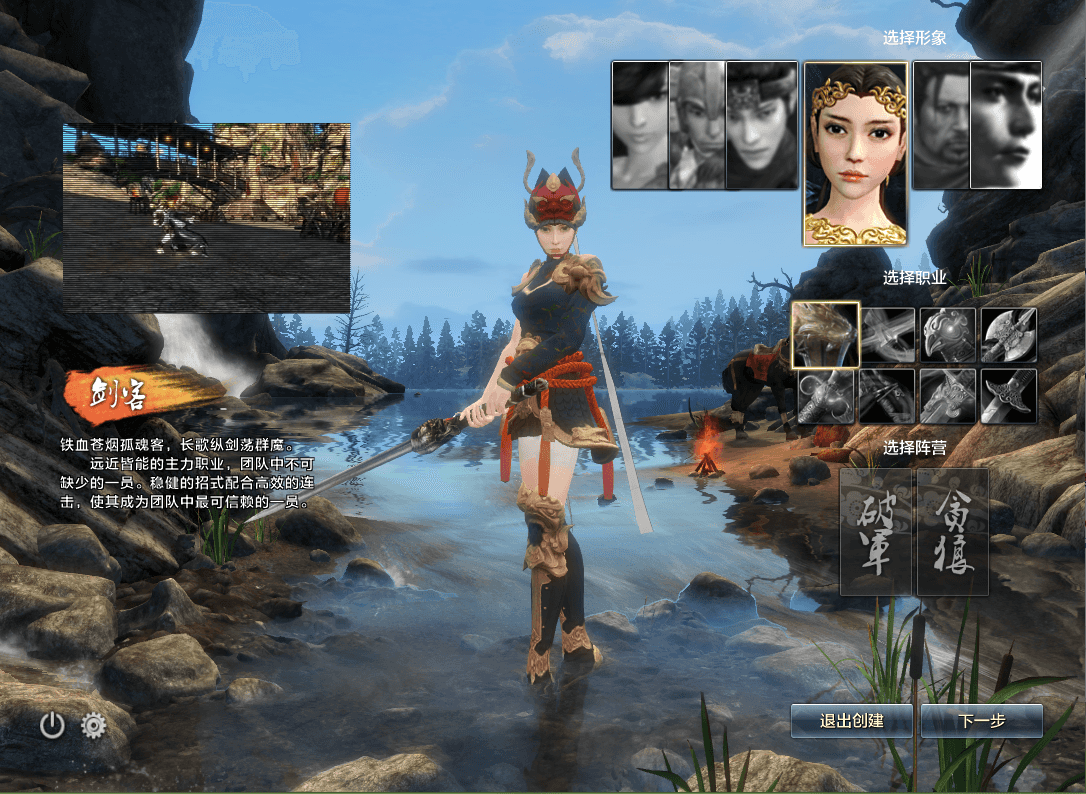Viewport: 1086px width, 794px height.
Task: Pick the bird-head pommel class icon
Action: pos(947,335)
